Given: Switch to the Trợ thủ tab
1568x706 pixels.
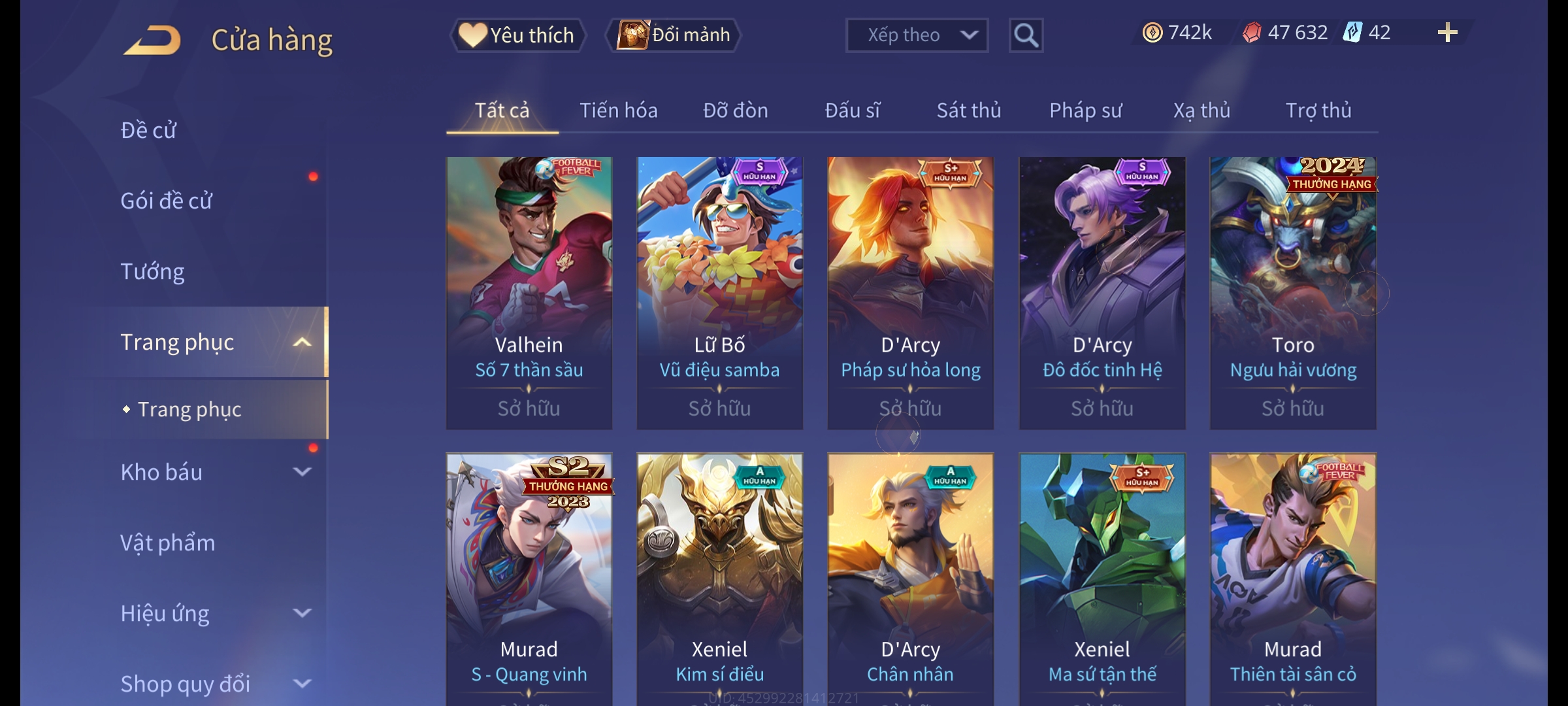Looking at the screenshot, I should pyautogui.click(x=1318, y=110).
